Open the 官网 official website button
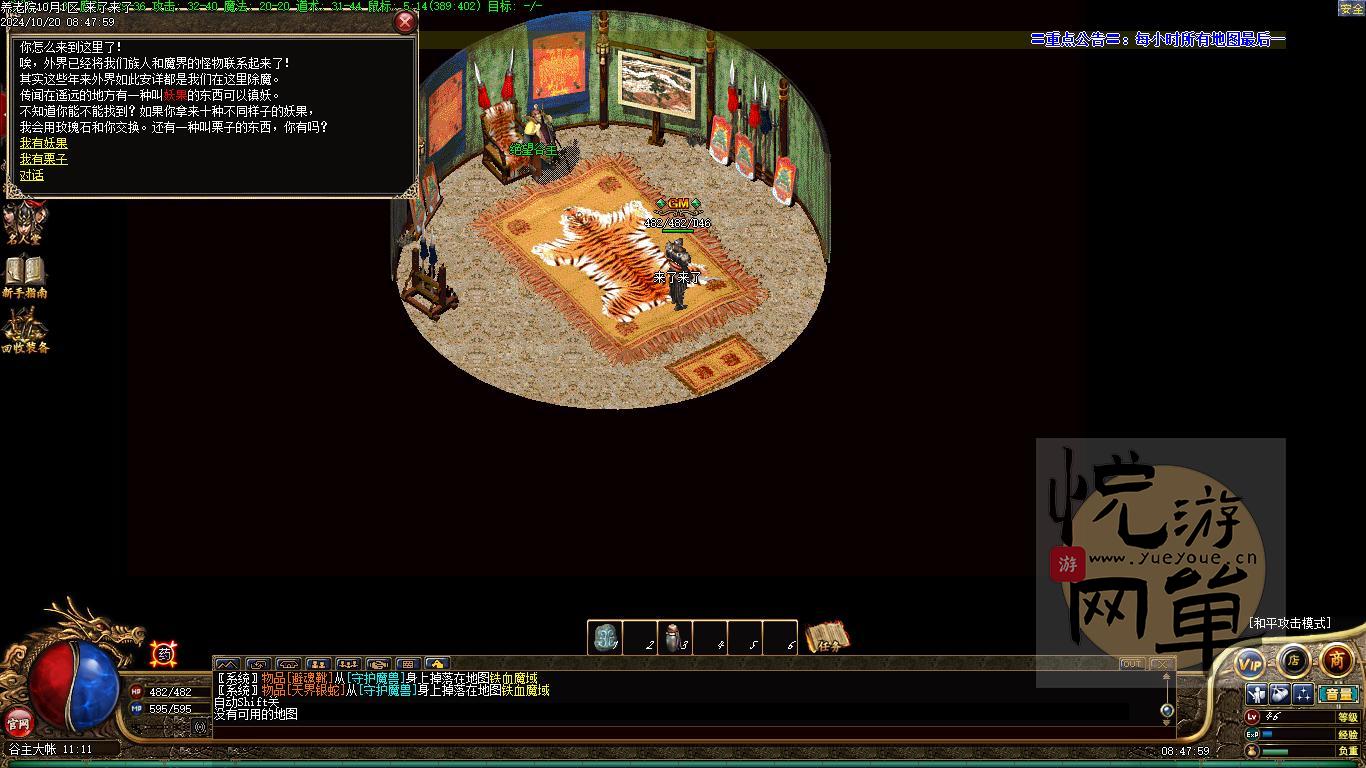The image size is (1366, 768). (19, 721)
